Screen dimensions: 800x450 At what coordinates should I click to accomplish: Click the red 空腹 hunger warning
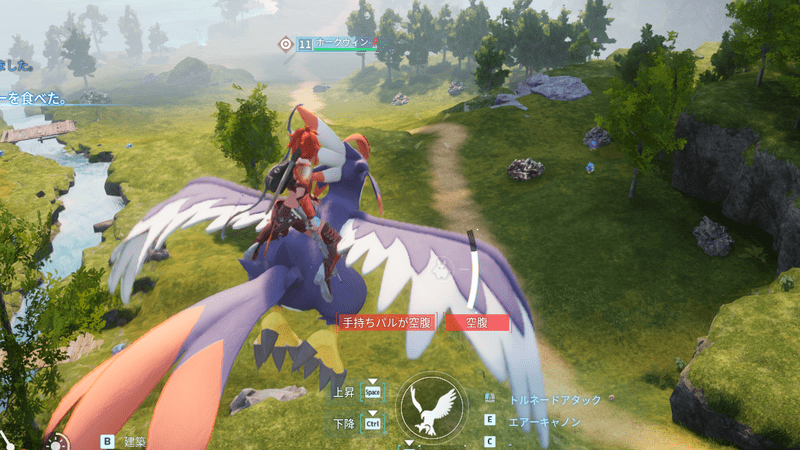477,322
